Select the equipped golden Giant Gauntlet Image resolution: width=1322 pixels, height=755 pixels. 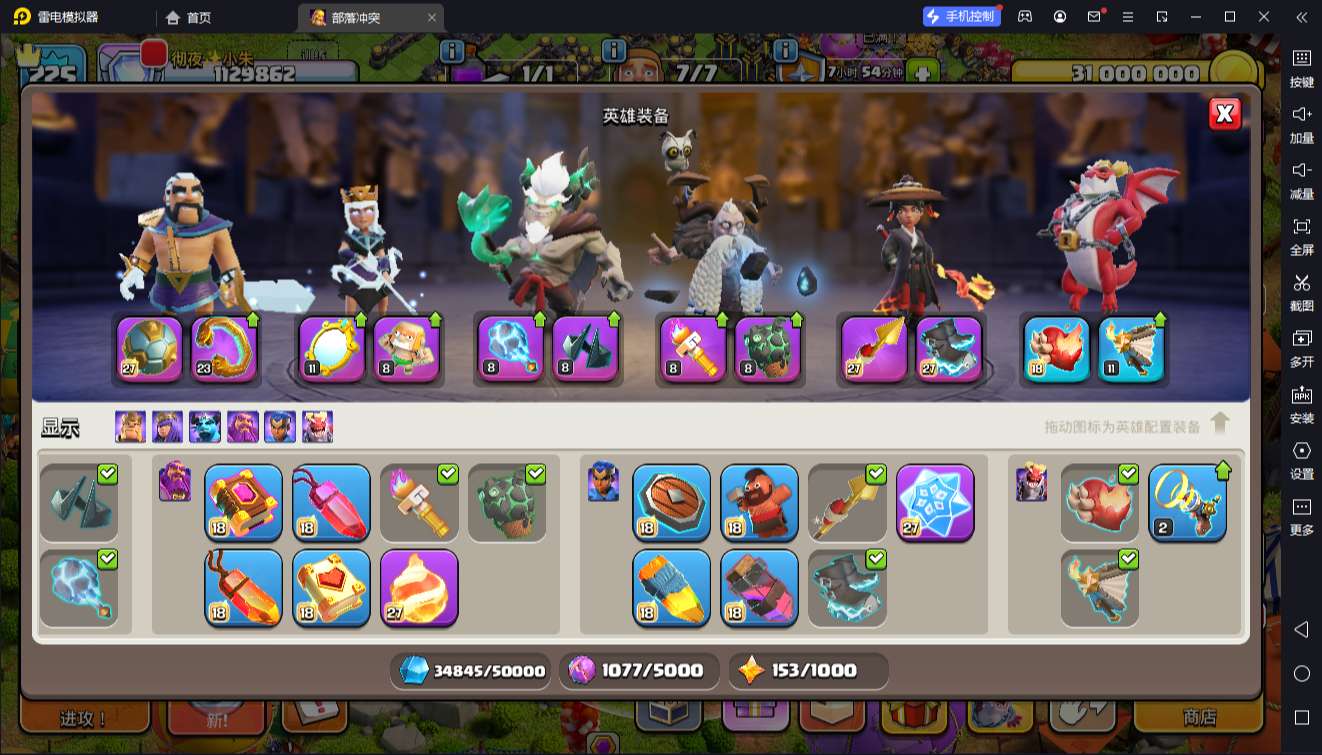[x=223, y=349]
